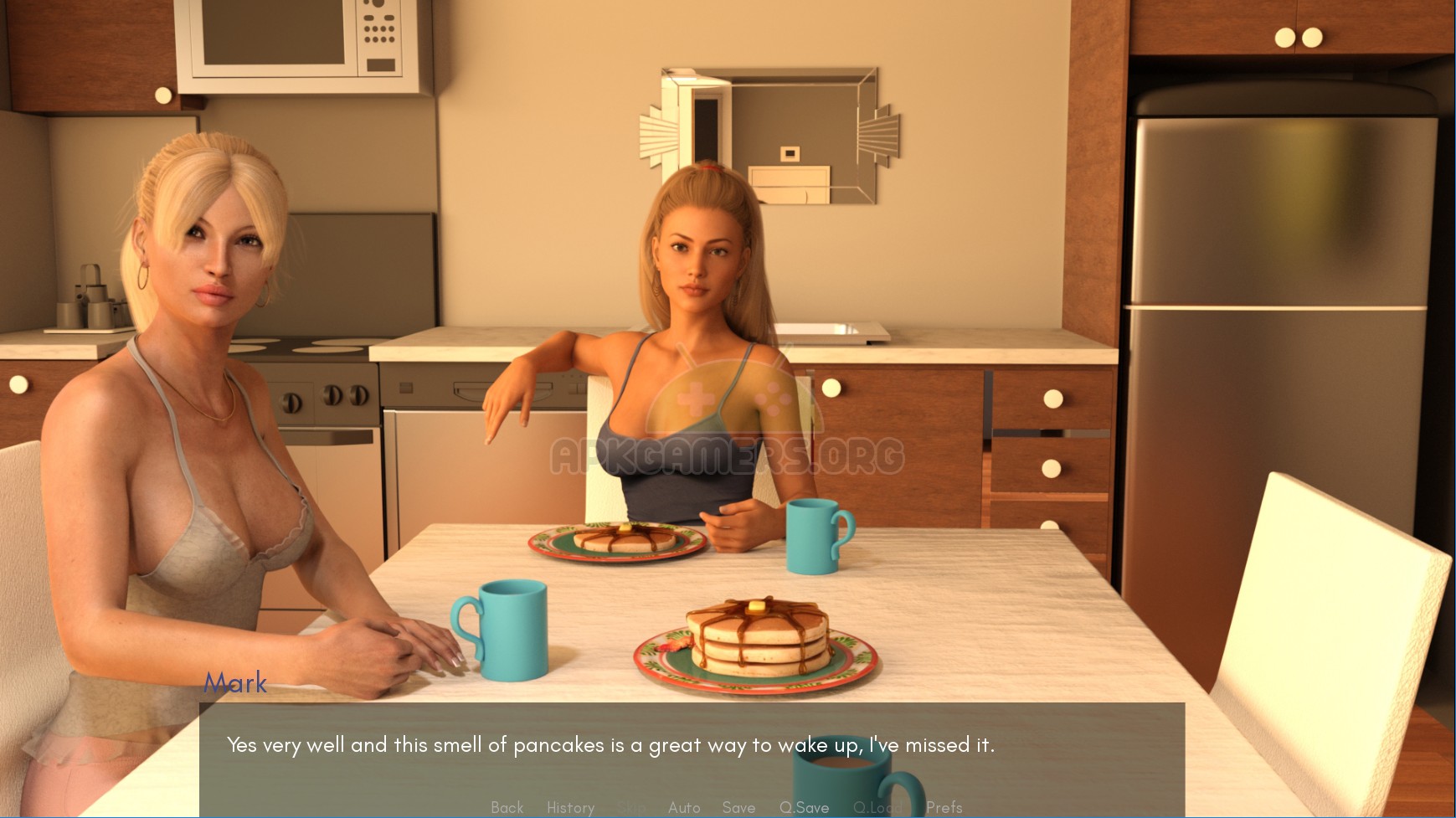Toggle Auto-forward reading mode
This screenshot has width=1456, height=818.
click(x=684, y=807)
